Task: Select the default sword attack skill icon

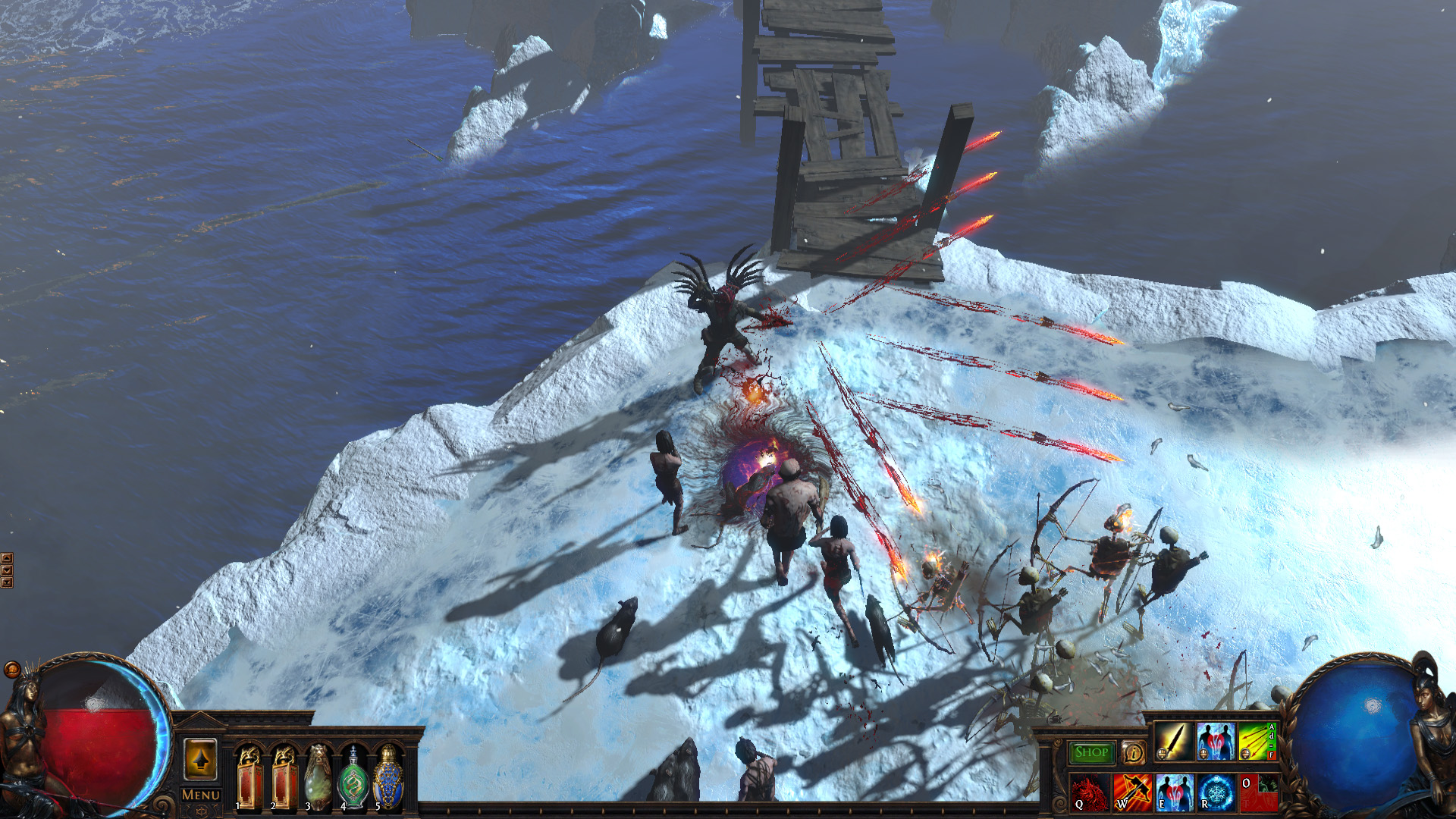Action: (x=1173, y=742)
